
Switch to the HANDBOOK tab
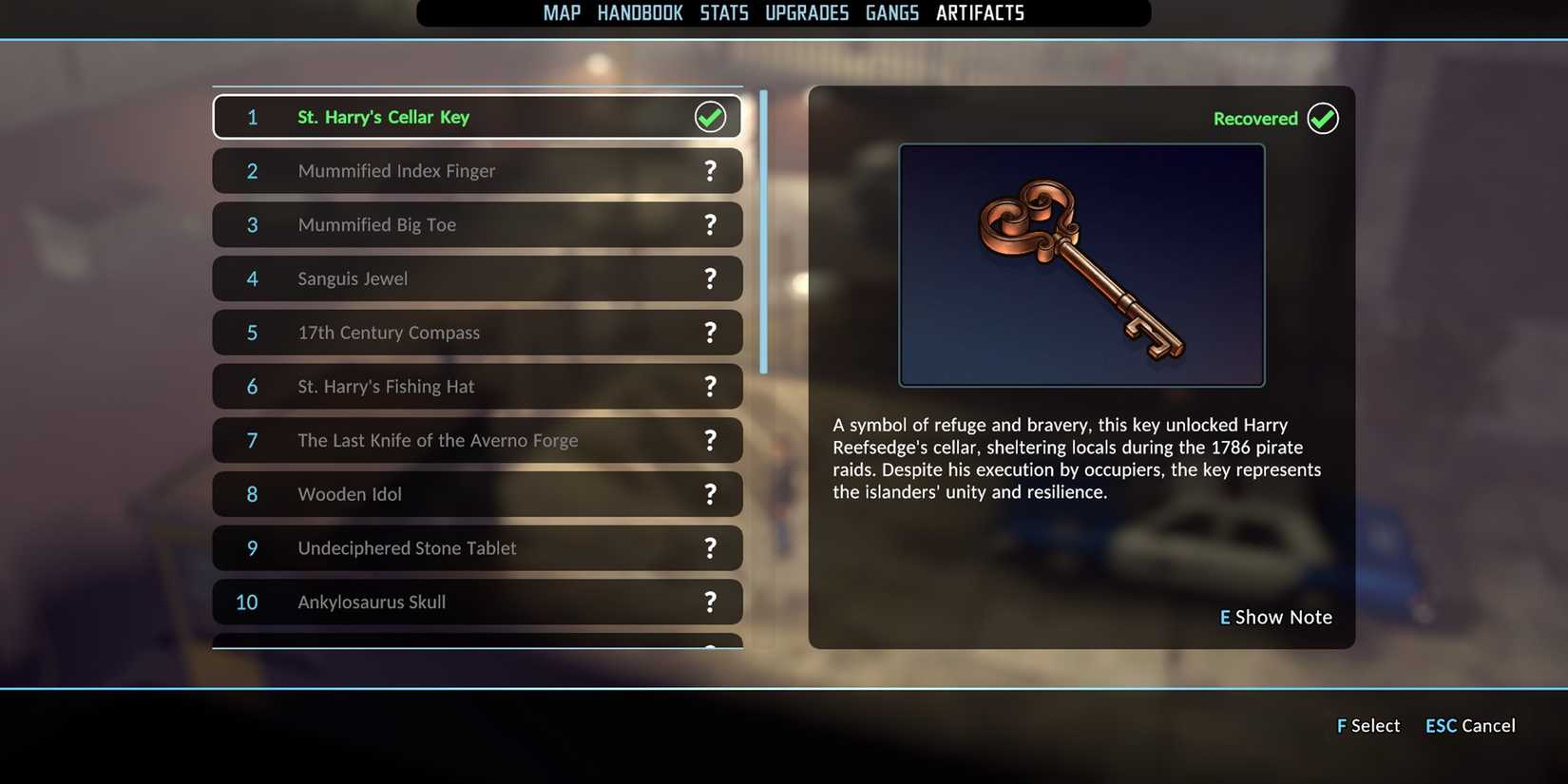[640, 12]
